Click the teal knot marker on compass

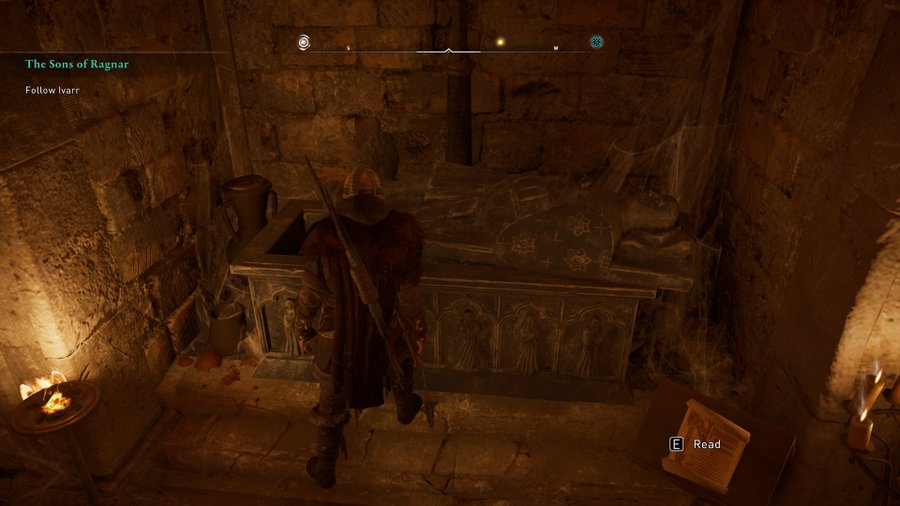click(x=597, y=42)
